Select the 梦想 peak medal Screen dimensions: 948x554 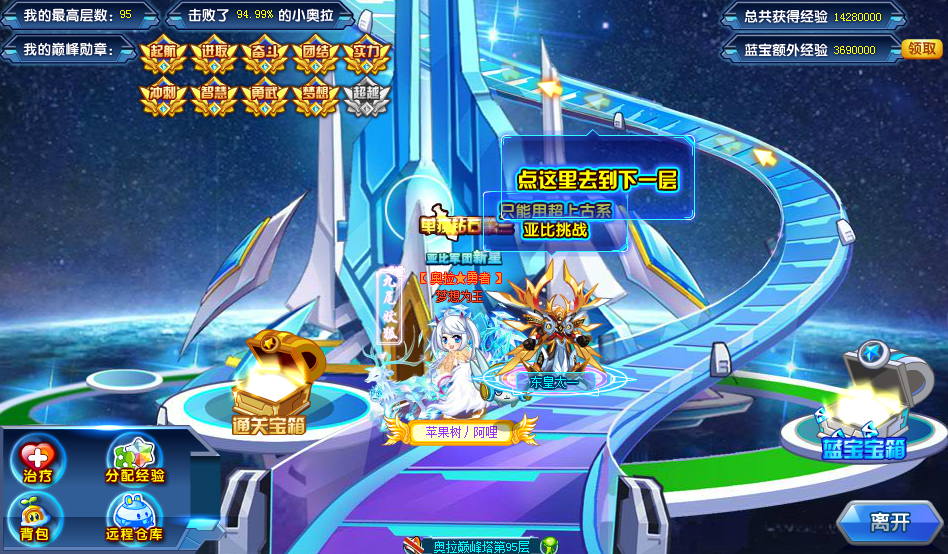[x=316, y=97]
